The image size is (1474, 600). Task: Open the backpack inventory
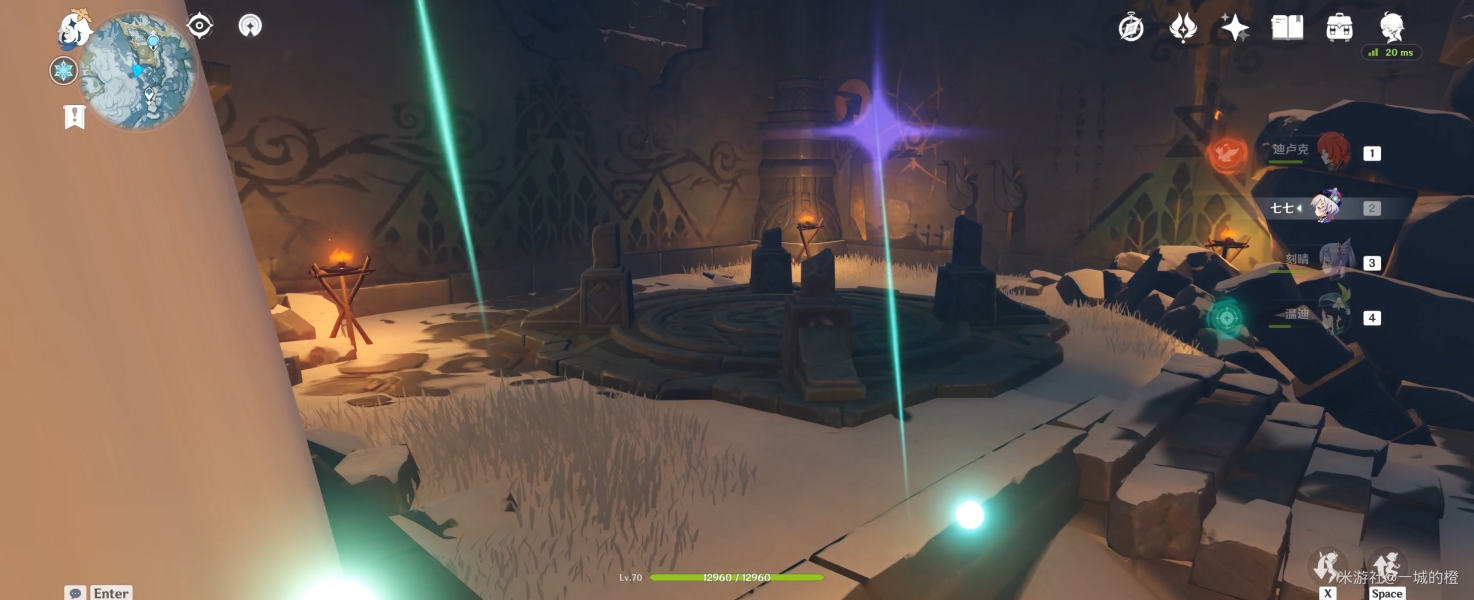[1339, 28]
